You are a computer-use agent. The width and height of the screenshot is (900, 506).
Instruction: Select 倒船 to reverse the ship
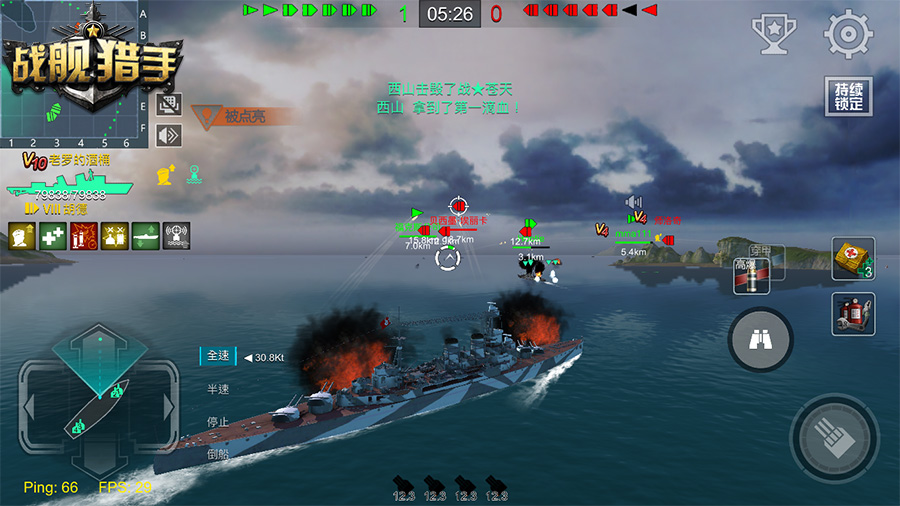217,453
